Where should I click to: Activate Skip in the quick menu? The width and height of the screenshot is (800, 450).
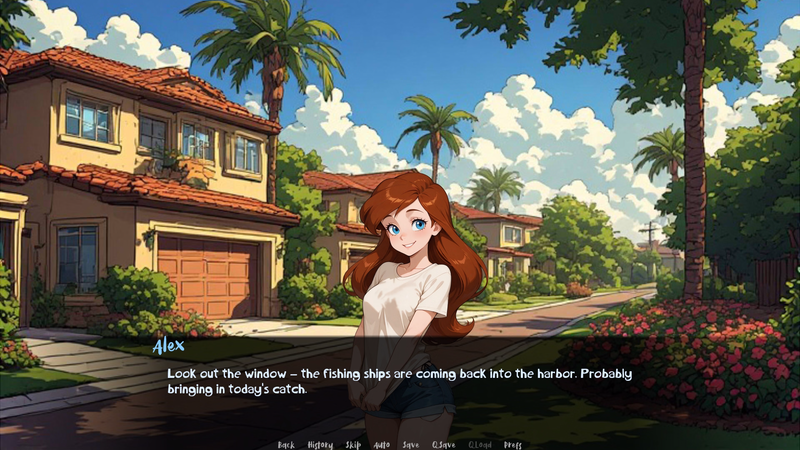click(353, 444)
